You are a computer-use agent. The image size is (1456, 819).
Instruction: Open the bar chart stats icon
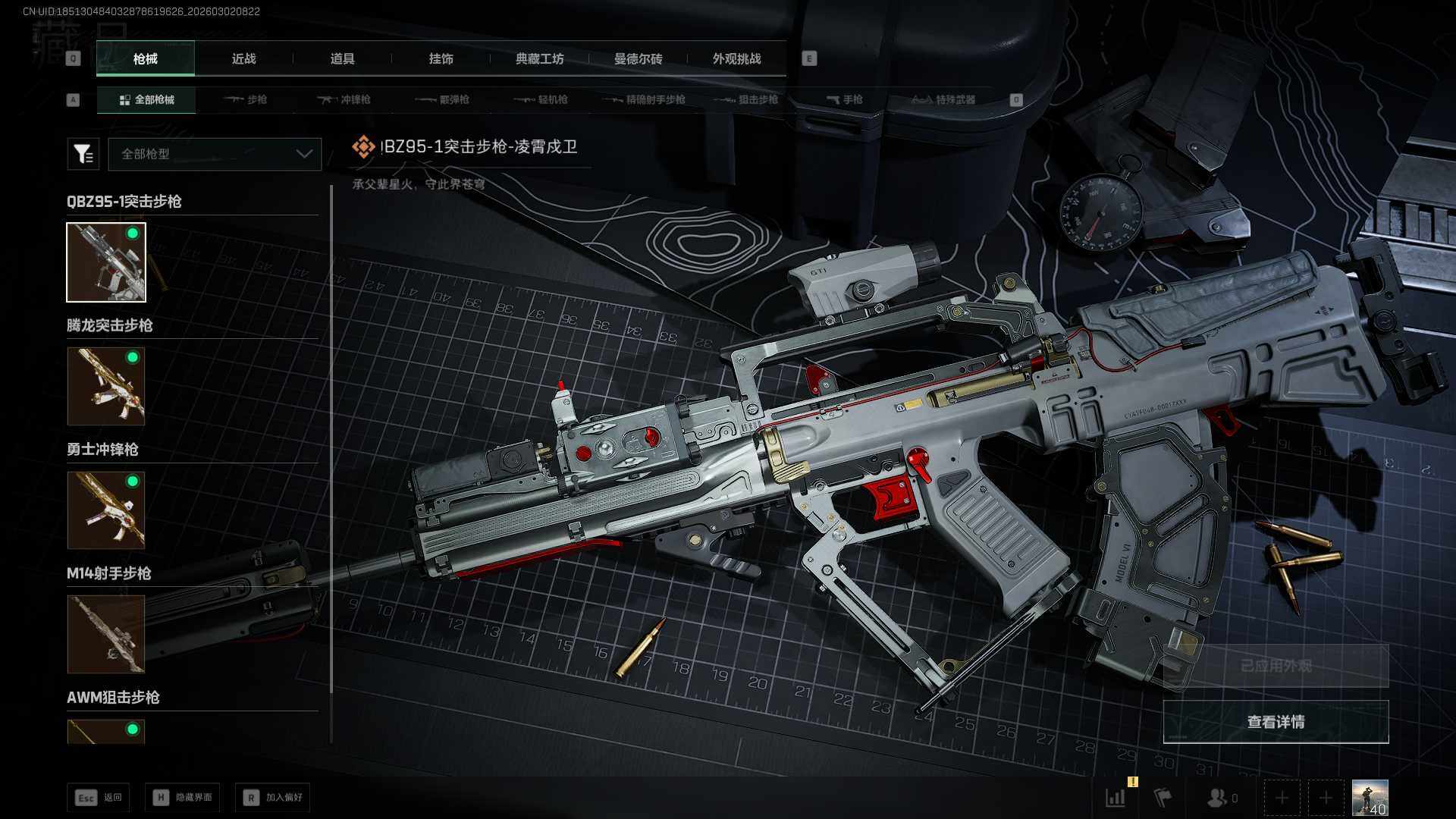tap(1116, 798)
